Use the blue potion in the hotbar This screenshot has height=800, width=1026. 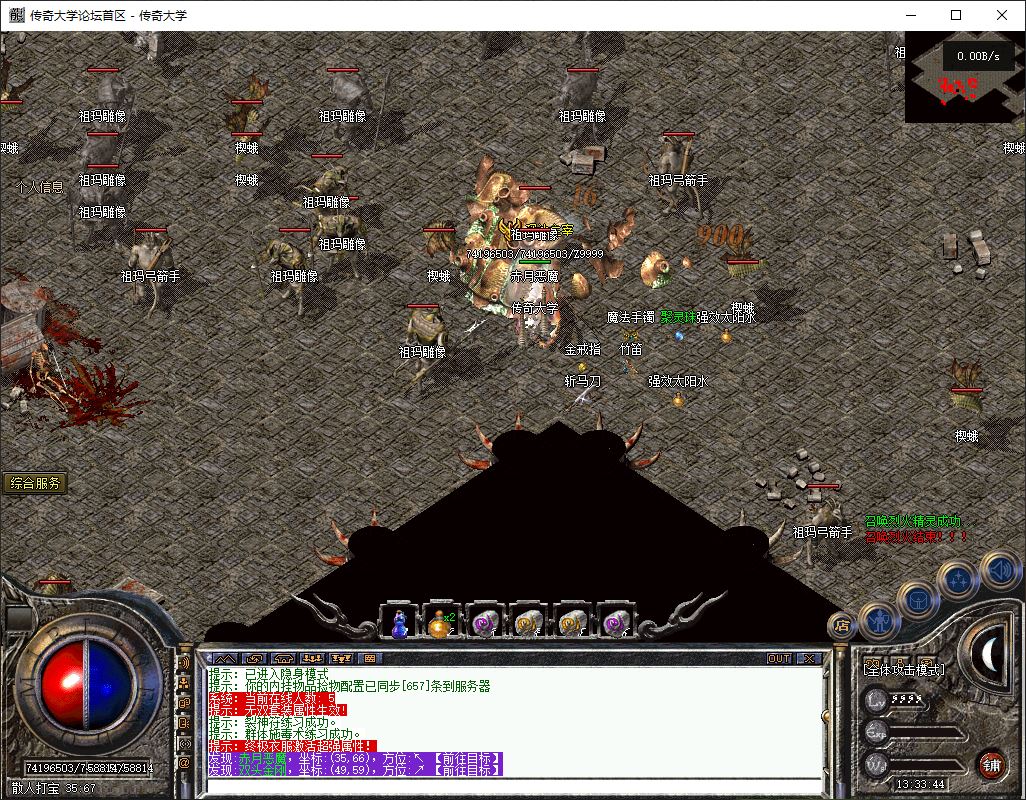(399, 623)
